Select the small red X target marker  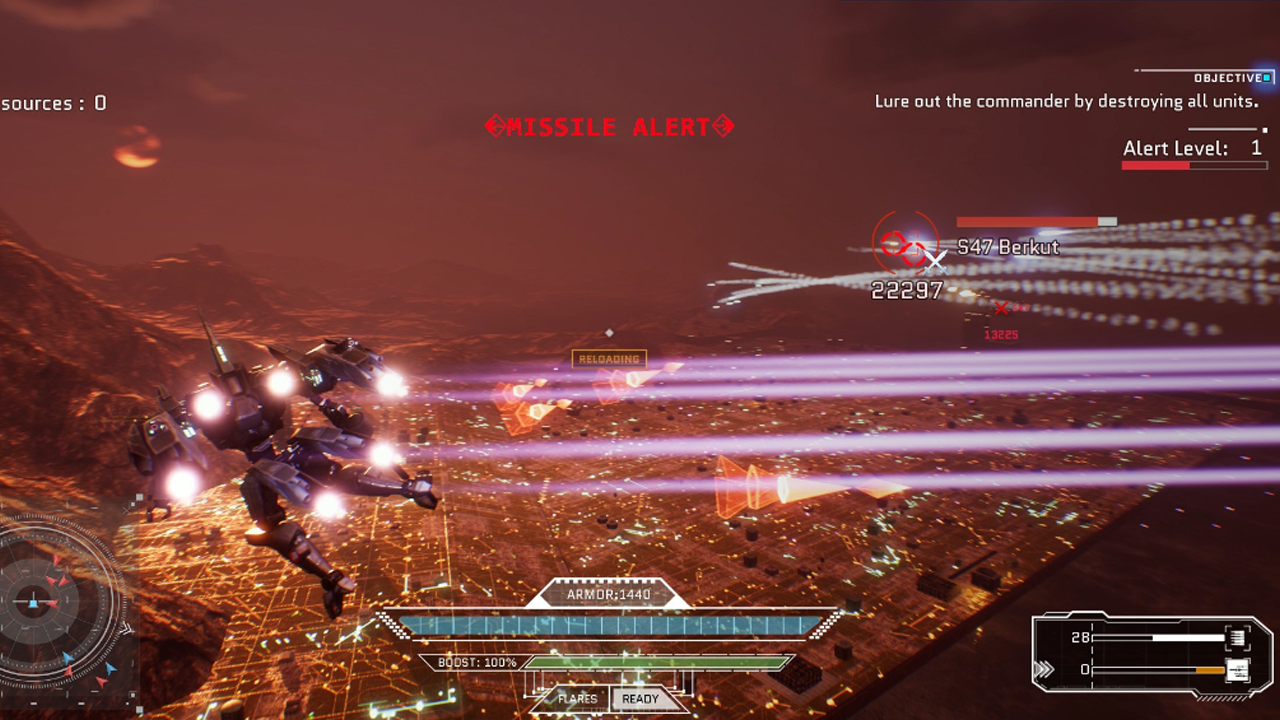tap(1001, 309)
